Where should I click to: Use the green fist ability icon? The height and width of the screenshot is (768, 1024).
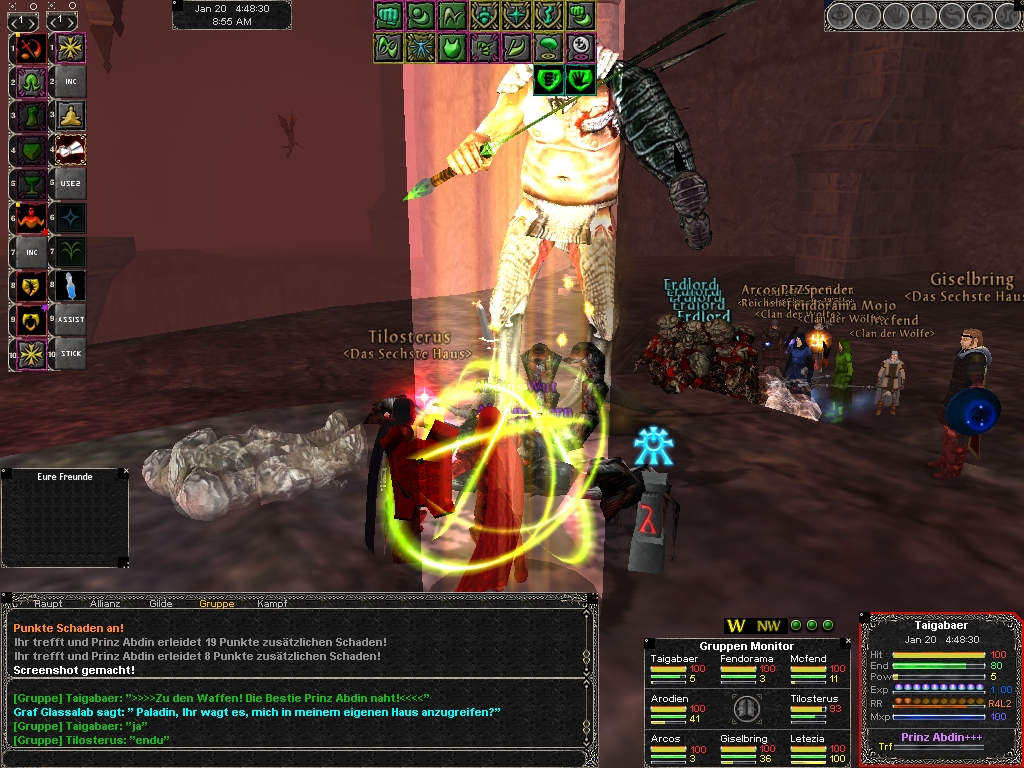tap(388, 15)
